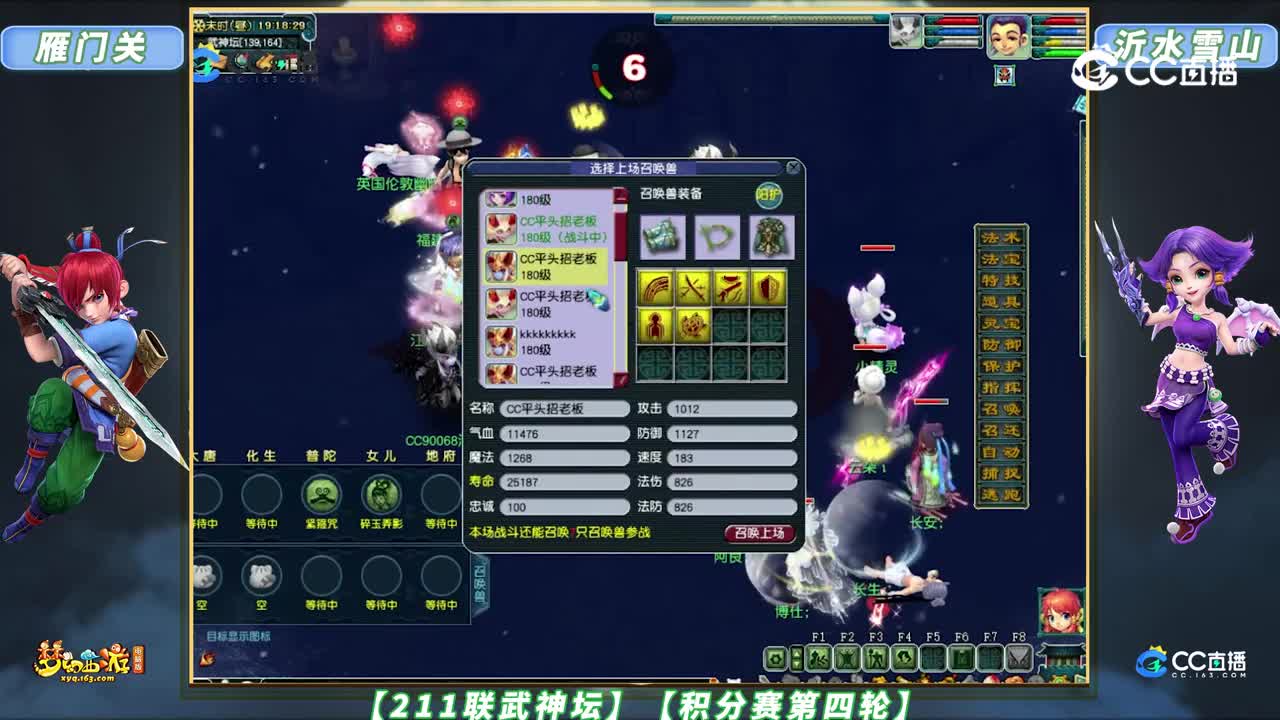Click the crossed-swords skill icon in pet skill grid
Viewport: 1280px width, 720px height.
695,288
